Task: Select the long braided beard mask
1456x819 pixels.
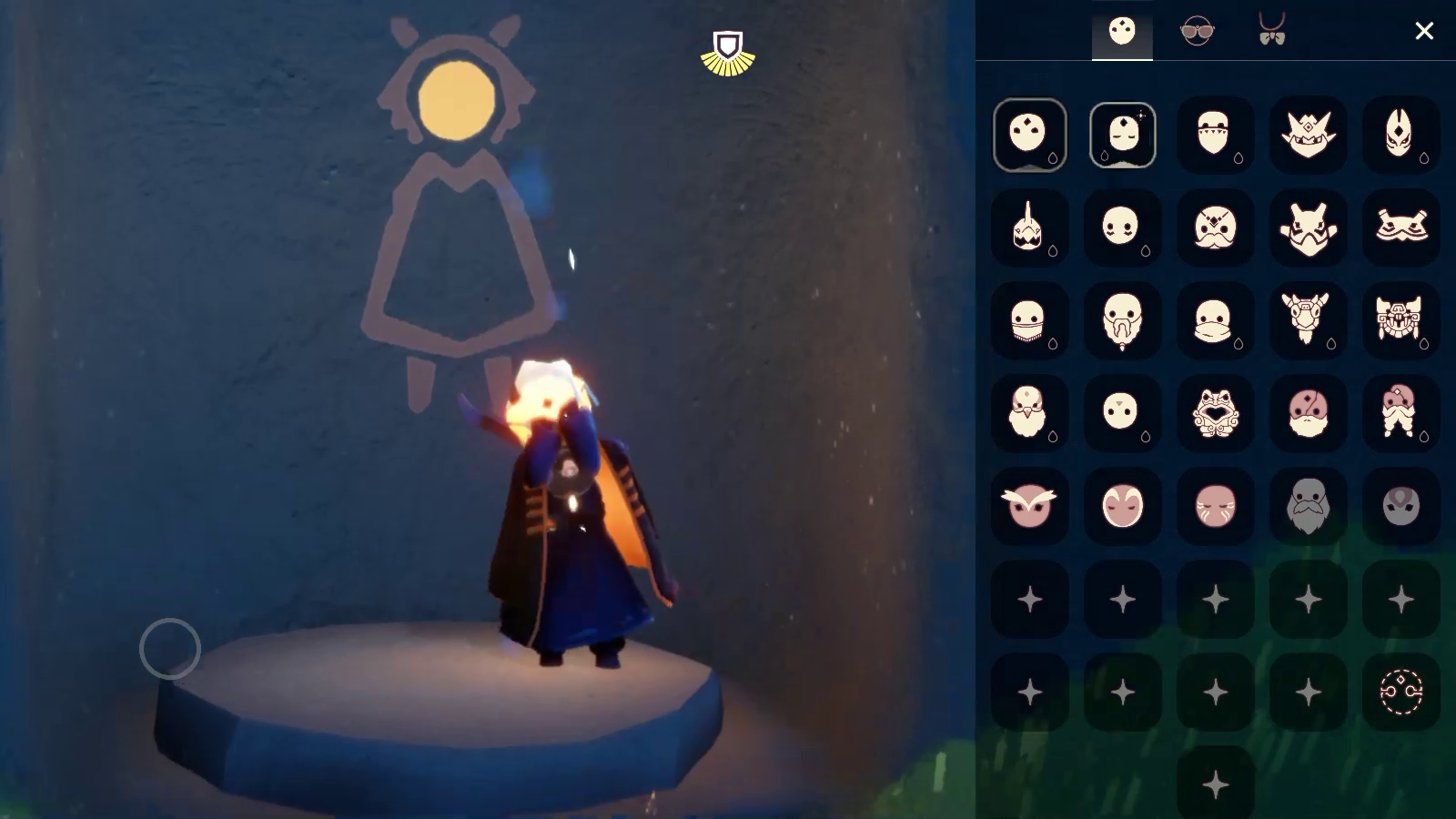Action: pos(1122,320)
